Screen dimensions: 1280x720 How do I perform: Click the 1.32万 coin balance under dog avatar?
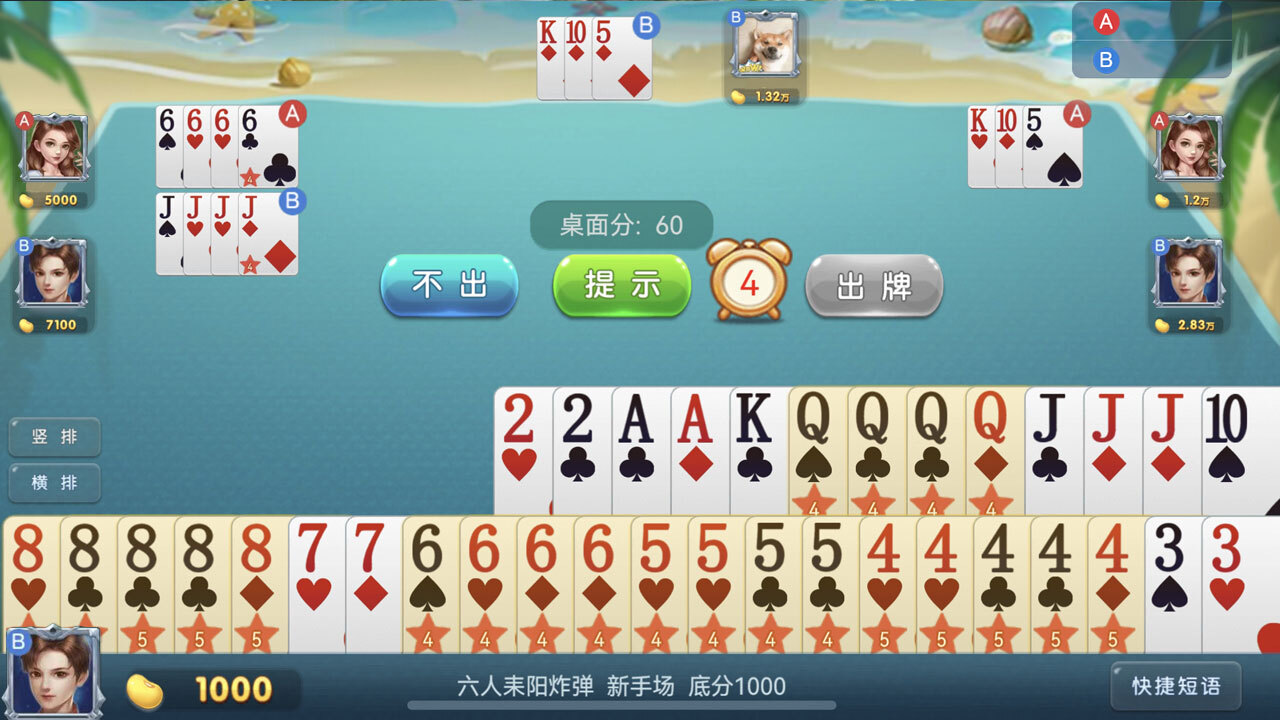[763, 98]
